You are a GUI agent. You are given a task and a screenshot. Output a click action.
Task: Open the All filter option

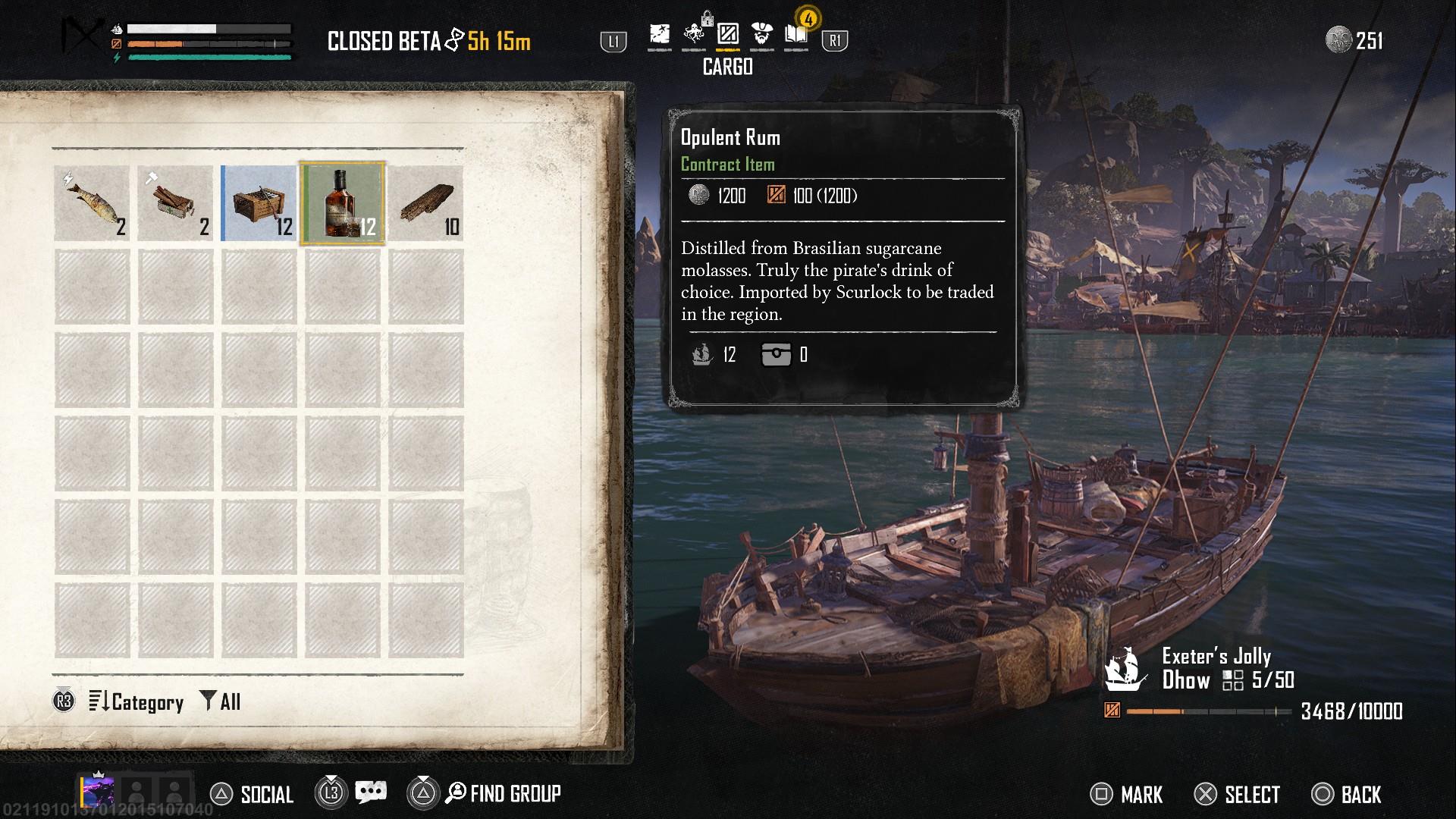221,702
